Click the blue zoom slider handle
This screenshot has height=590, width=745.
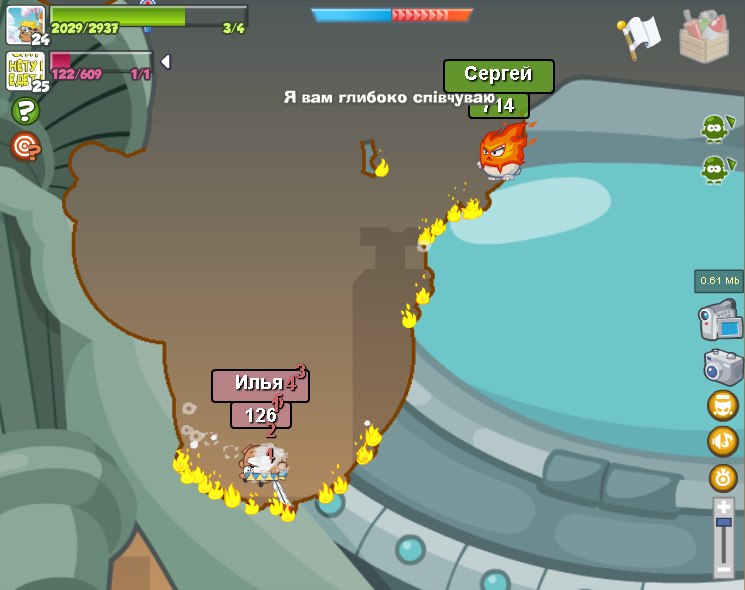tap(724, 522)
